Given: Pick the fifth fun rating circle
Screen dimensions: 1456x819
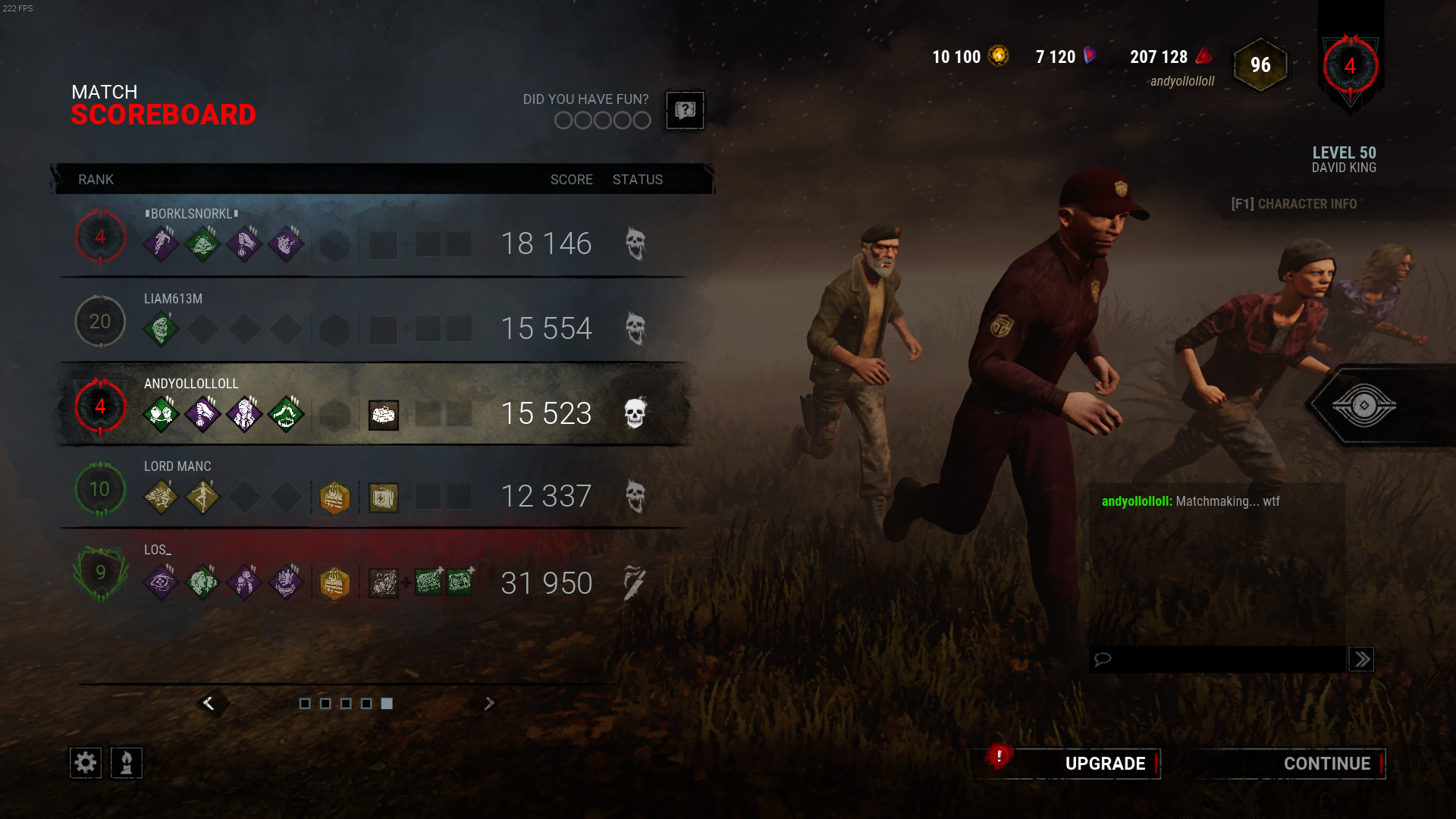Looking at the screenshot, I should pos(642,120).
